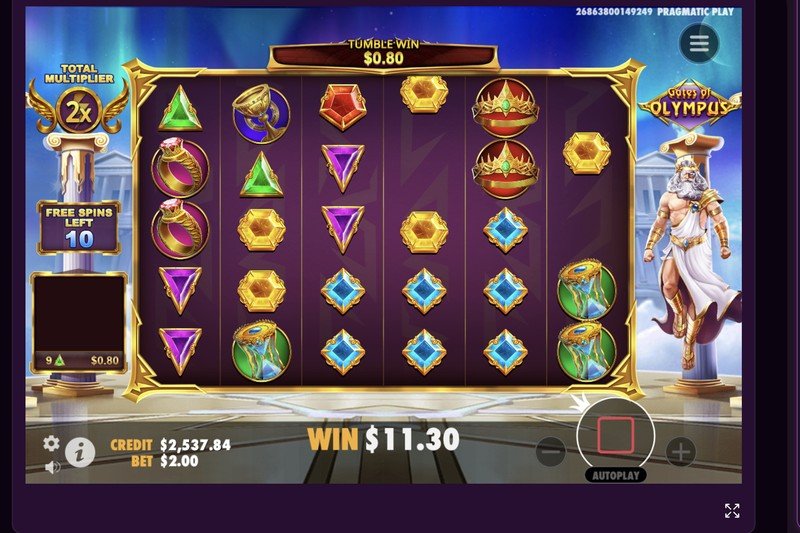Open the hamburger menu
Screen dimensions: 800x533
[x=699, y=43]
